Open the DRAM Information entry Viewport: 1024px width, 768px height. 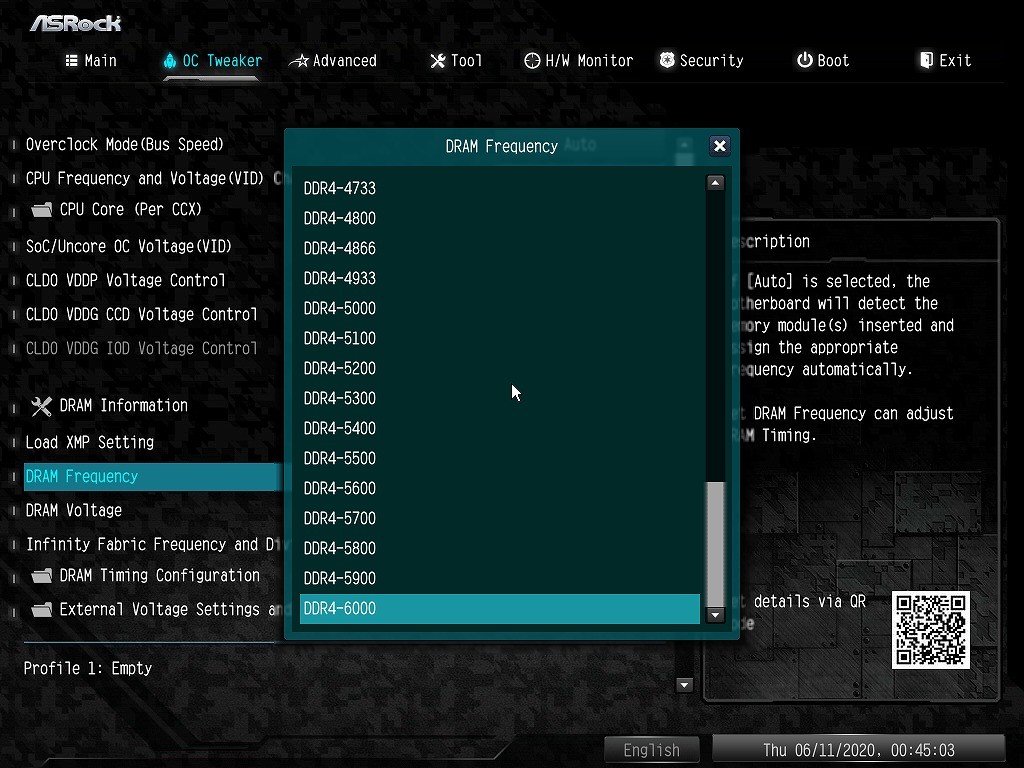click(x=123, y=405)
